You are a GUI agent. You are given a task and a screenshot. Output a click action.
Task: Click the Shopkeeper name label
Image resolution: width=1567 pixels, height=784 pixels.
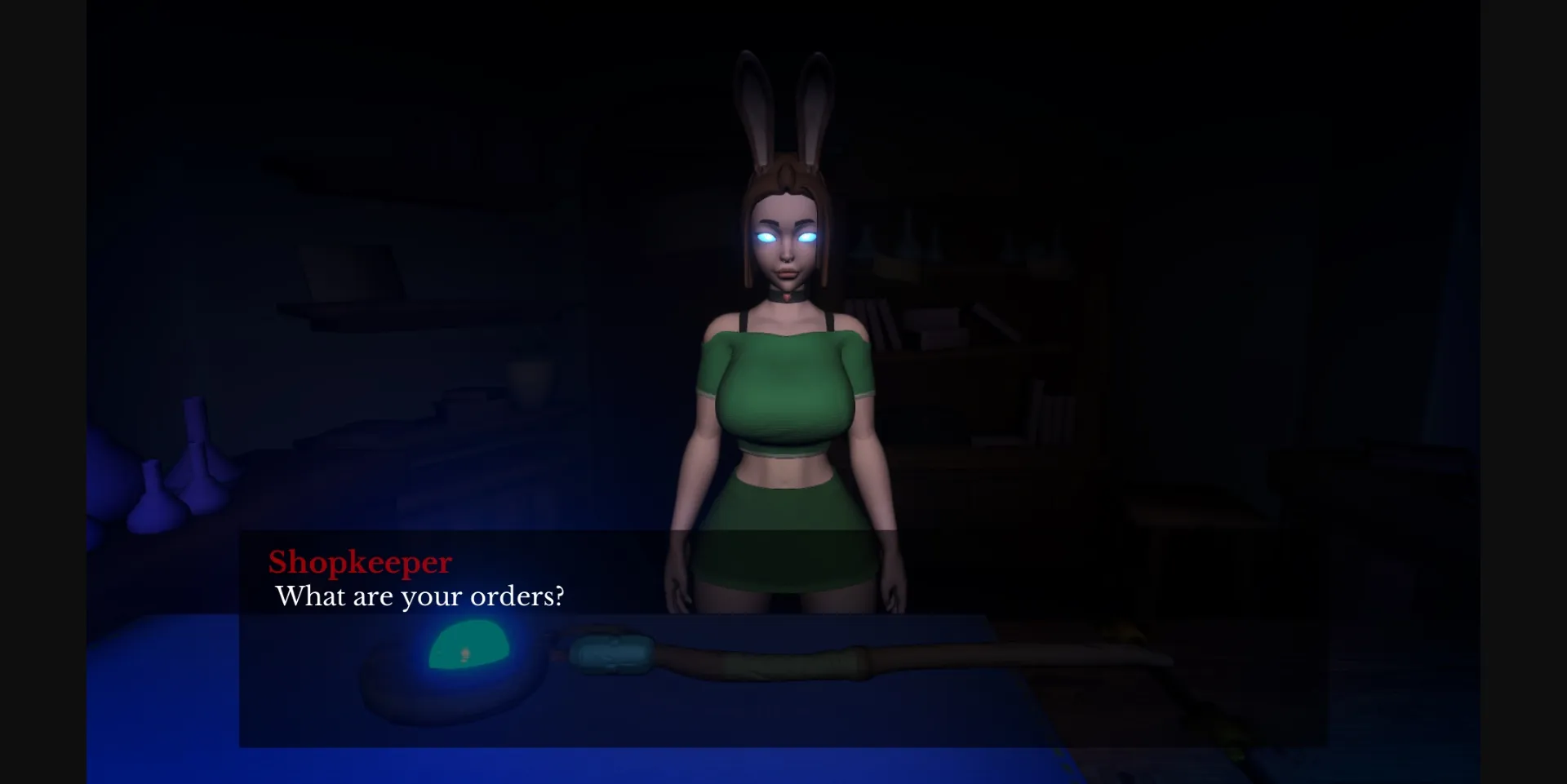point(359,561)
